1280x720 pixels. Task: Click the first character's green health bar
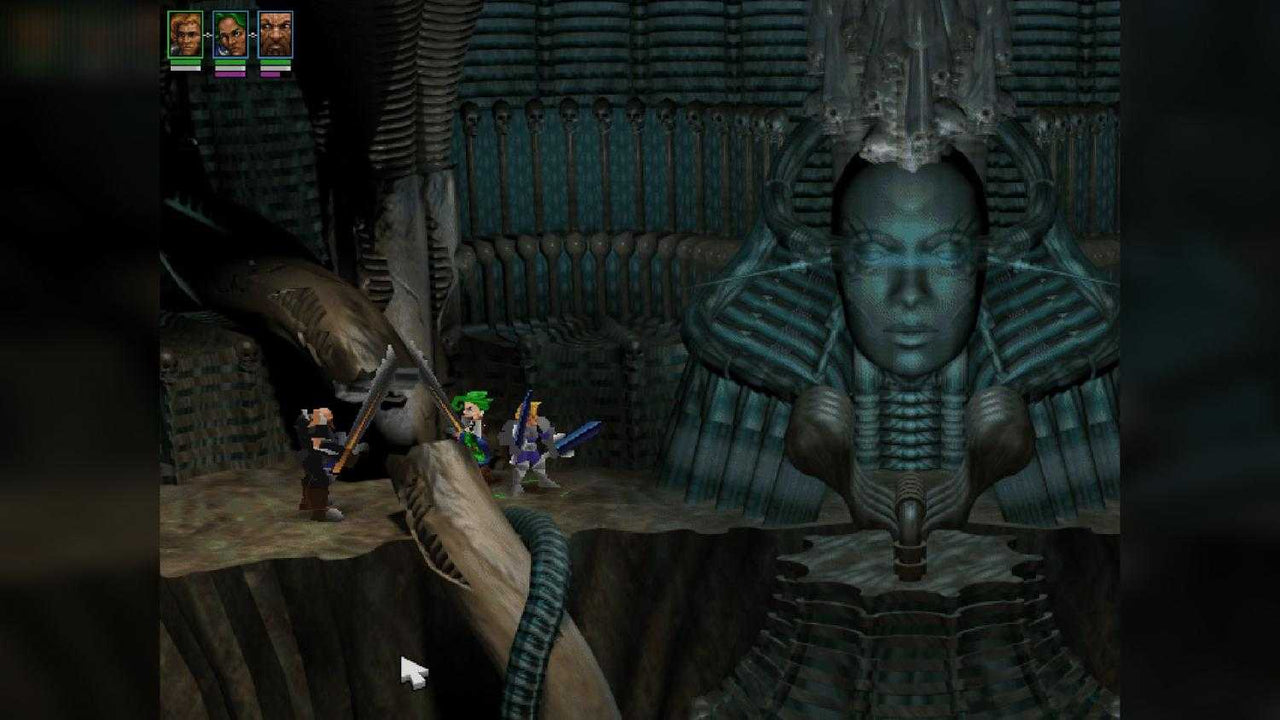(x=185, y=62)
